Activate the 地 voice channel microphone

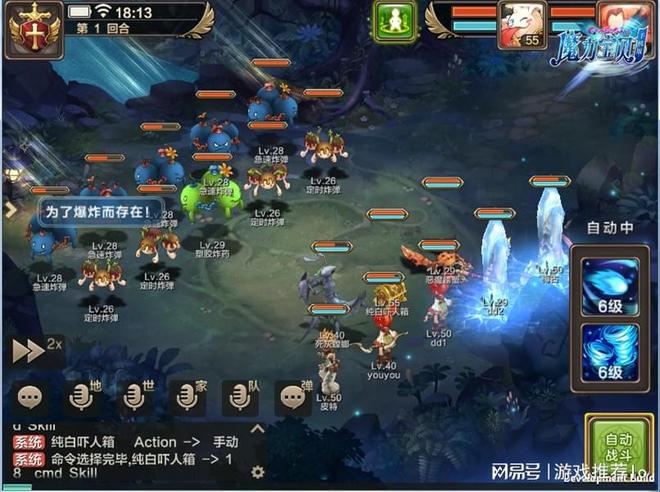coord(82,396)
